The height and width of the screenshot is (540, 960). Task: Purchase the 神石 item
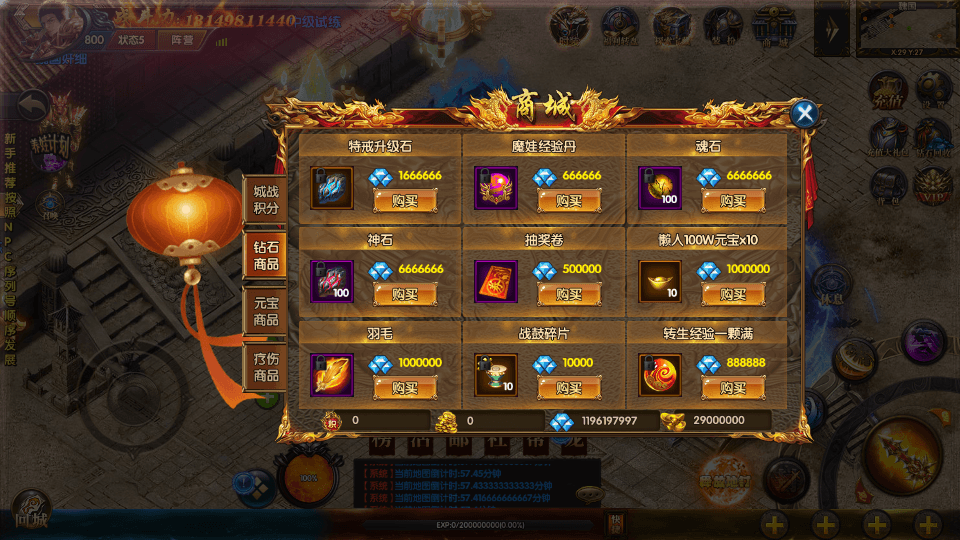click(404, 294)
